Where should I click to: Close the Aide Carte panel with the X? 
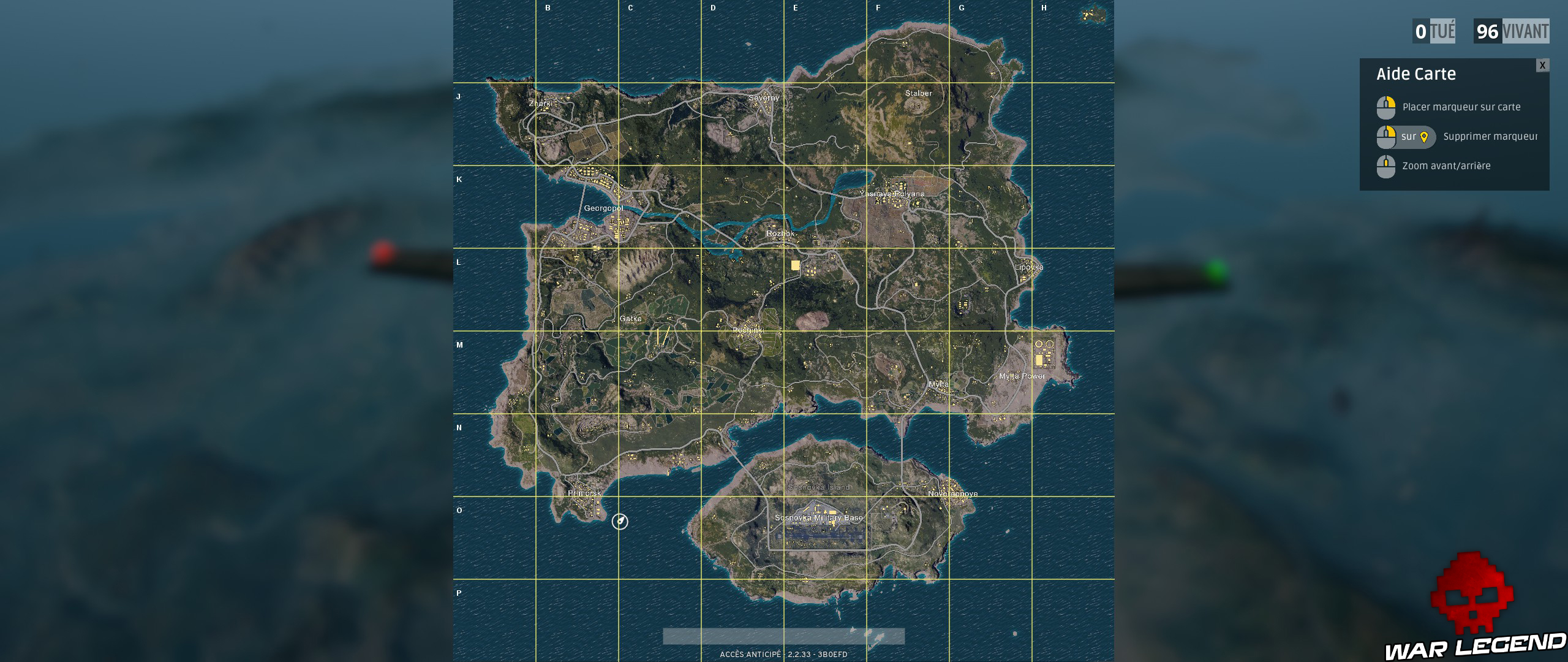pos(1542,64)
